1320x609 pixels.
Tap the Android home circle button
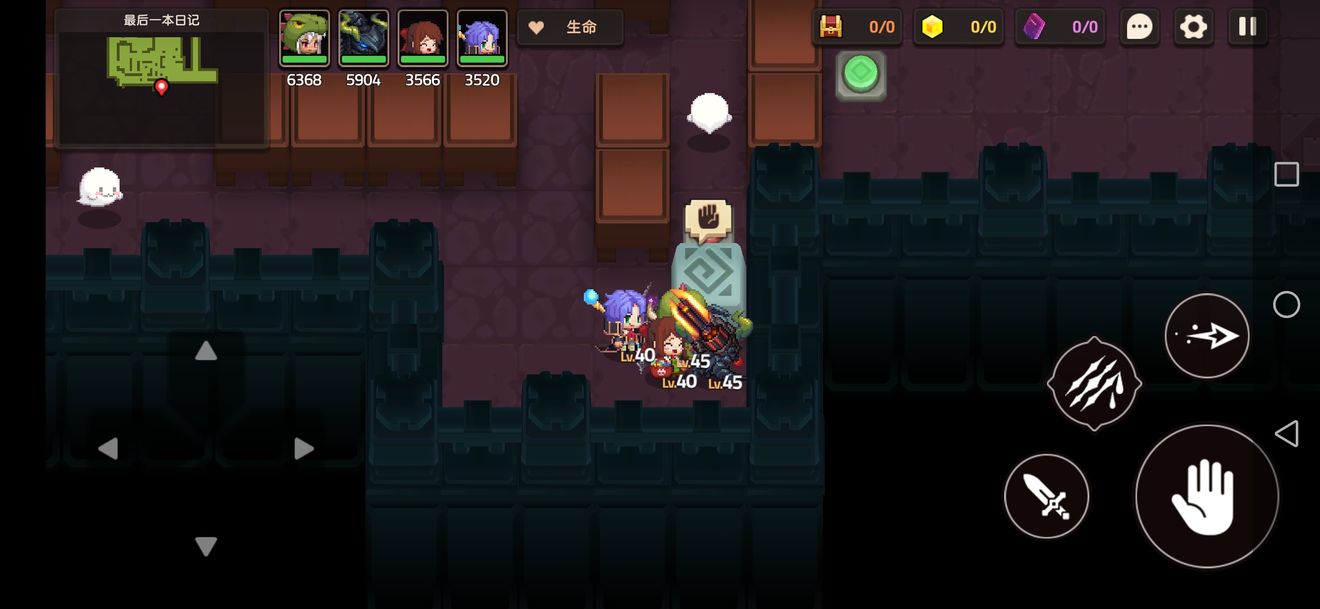coord(1286,305)
